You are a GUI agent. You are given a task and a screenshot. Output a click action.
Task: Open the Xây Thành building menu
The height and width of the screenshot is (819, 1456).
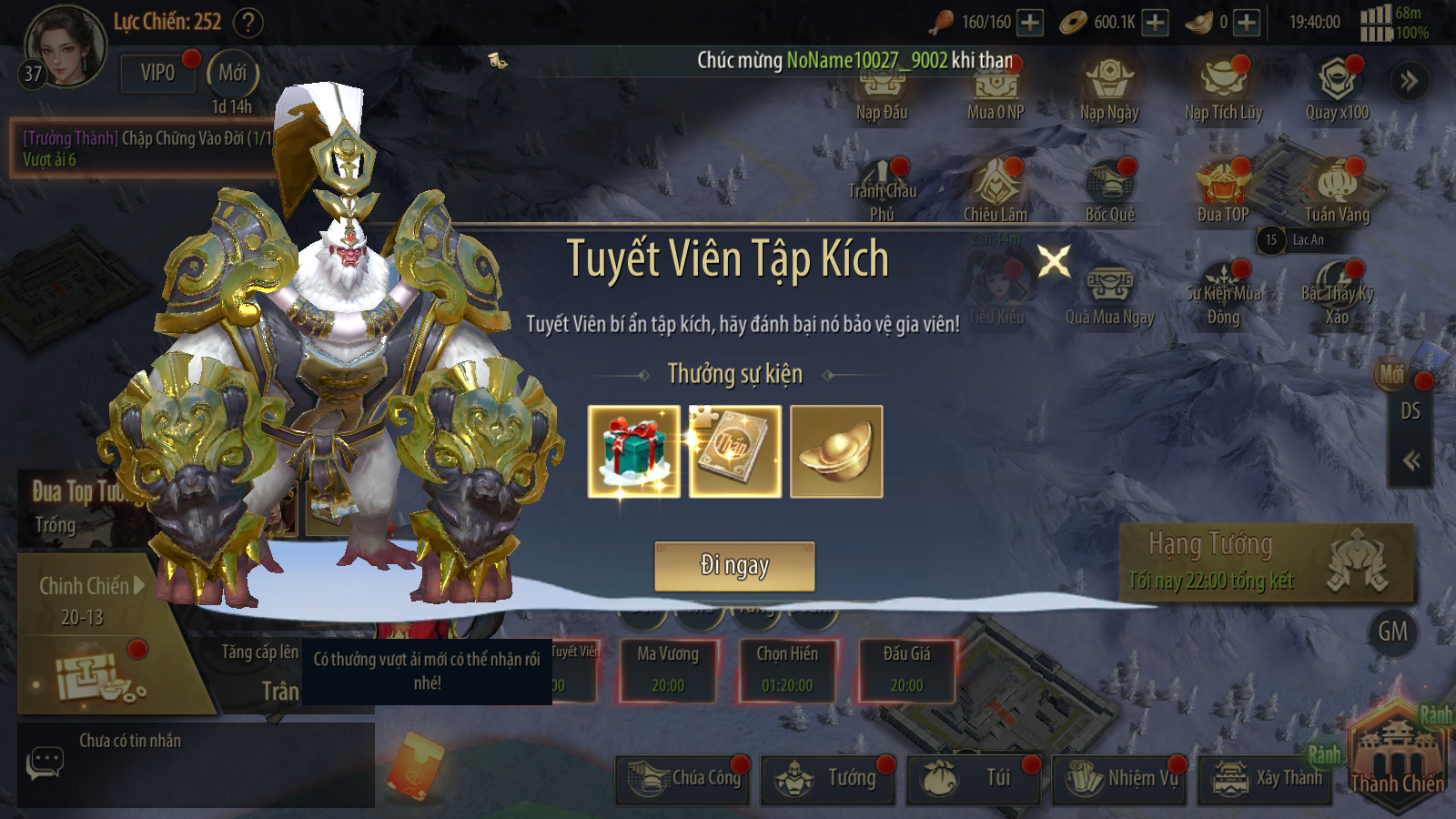tap(1266, 779)
